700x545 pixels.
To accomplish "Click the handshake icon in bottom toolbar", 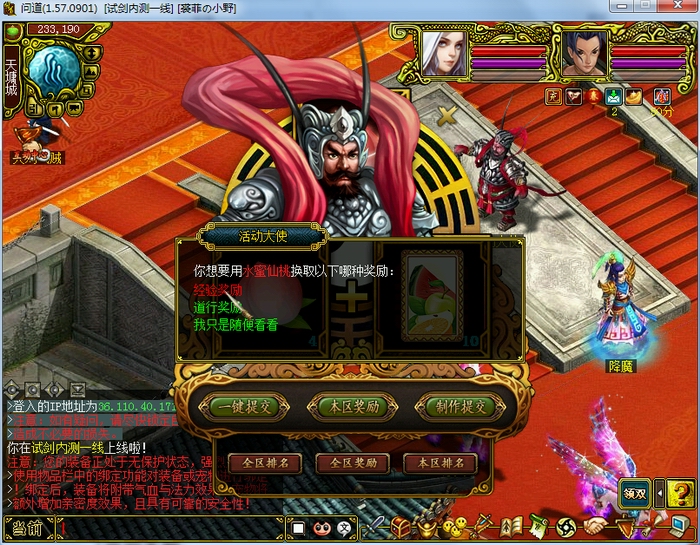I will click(x=597, y=526).
